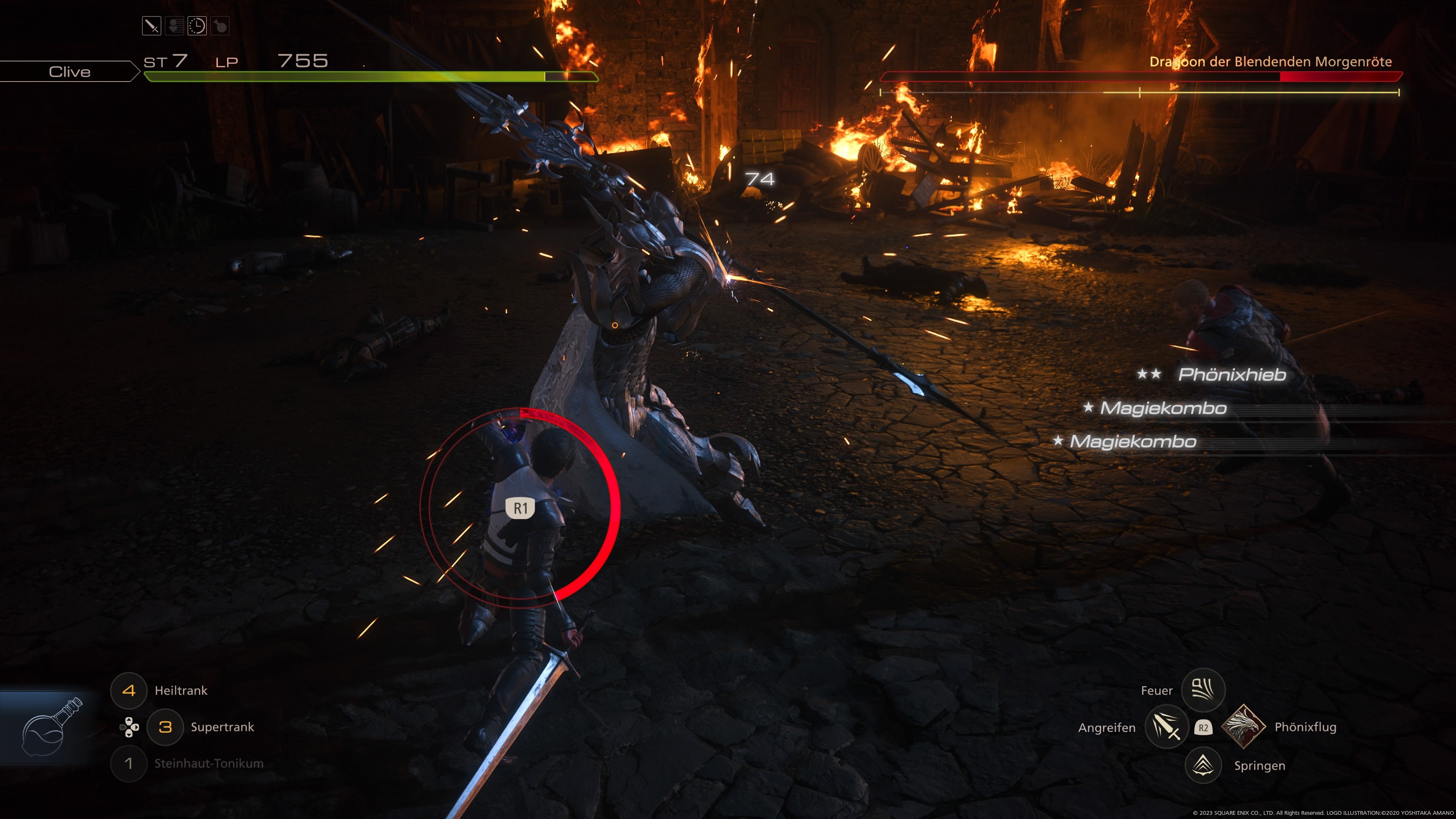Image resolution: width=1456 pixels, height=819 pixels.
Task: Activate the Springen jump icon
Action: pos(1203,765)
